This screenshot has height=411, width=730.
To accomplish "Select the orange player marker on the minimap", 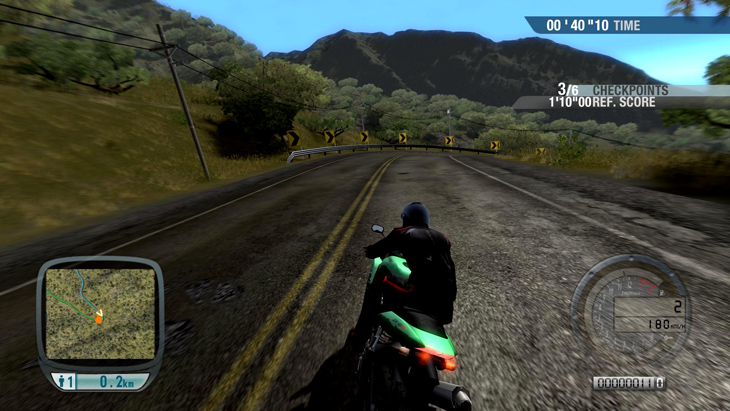I will click(99, 318).
